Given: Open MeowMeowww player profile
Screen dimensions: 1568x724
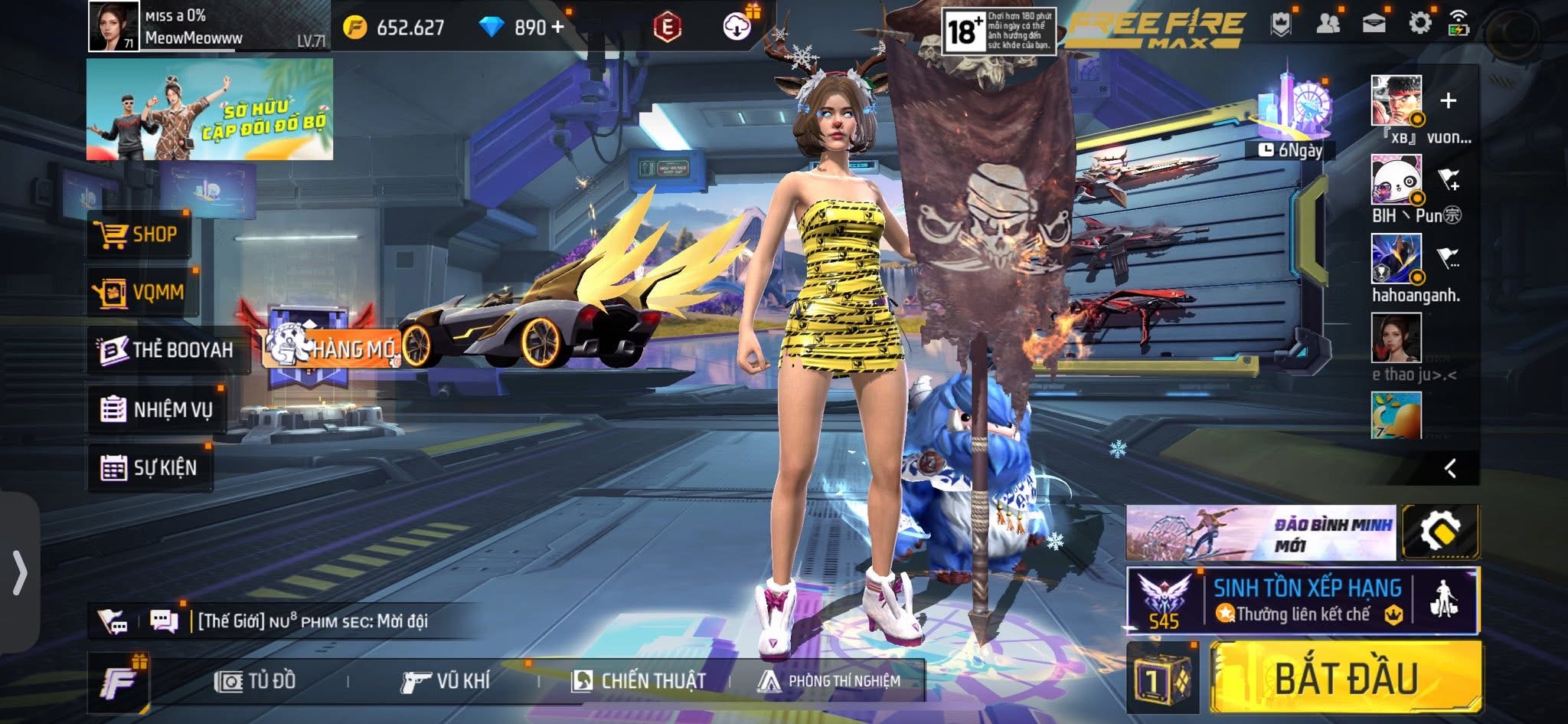Looking at the screenshot, I should [114, 26].
